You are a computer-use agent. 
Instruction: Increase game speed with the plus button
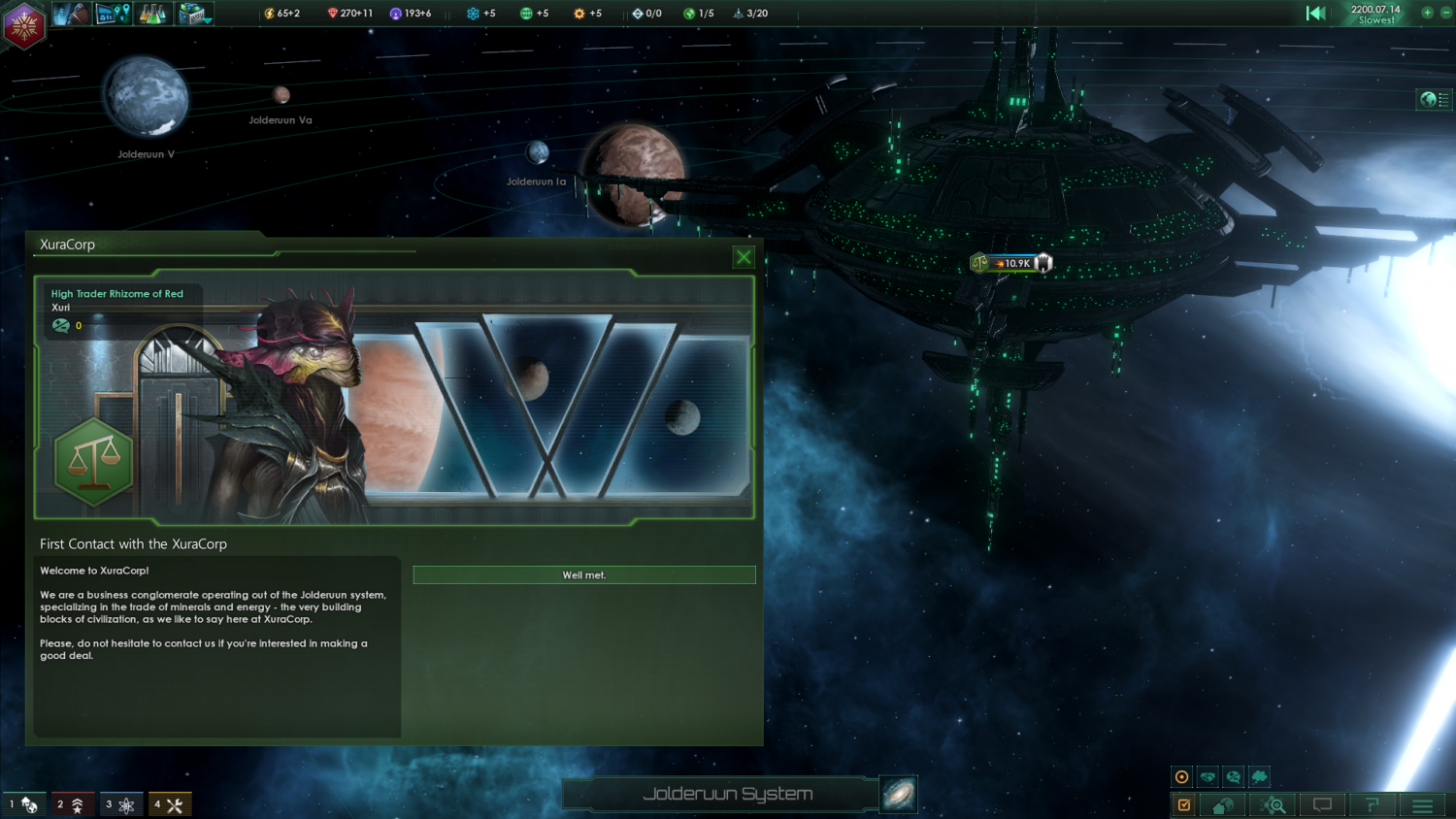tap(1427, 13)
